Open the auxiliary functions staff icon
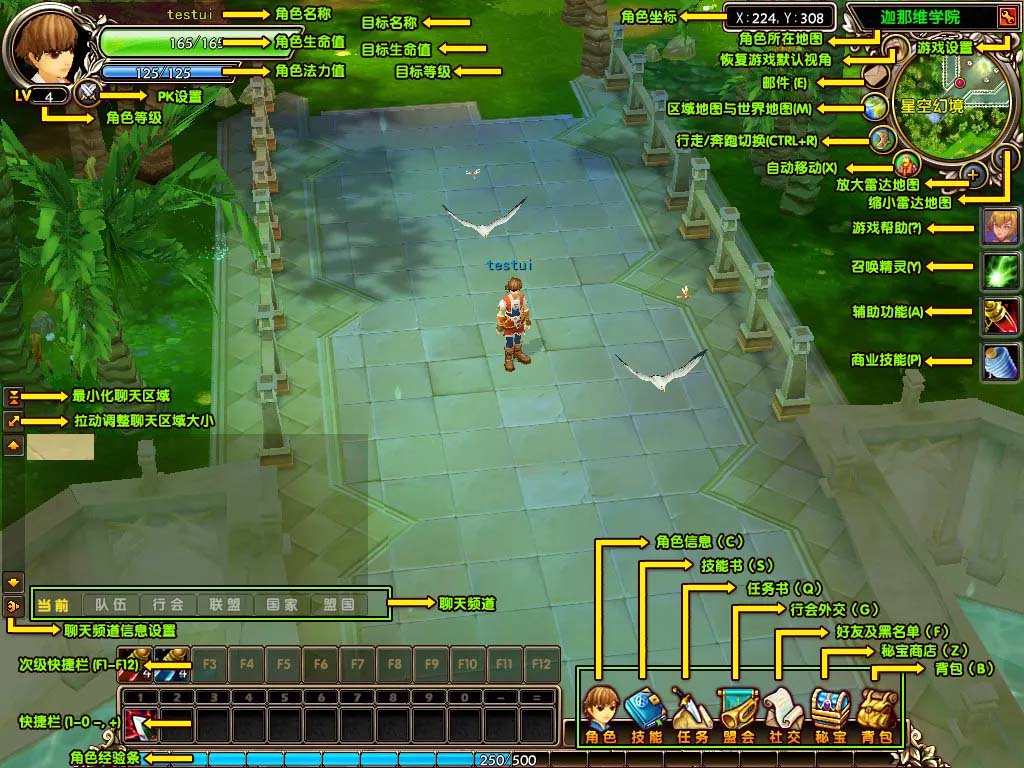Viewport: 1024px width, 768px height. [x=1000, y=317]
